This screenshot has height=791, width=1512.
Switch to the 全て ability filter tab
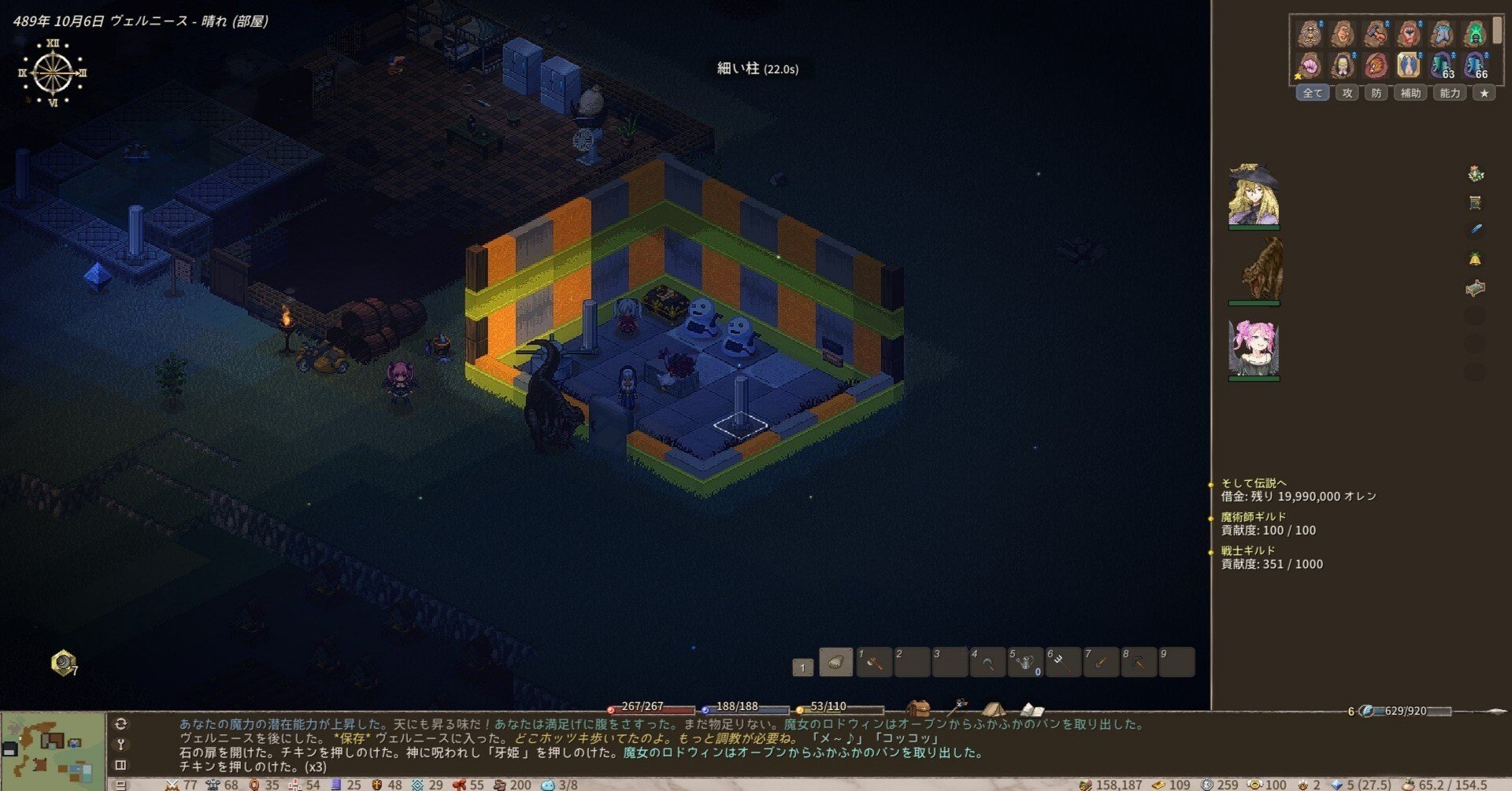pyautogui.click(x=1312, y=93)
